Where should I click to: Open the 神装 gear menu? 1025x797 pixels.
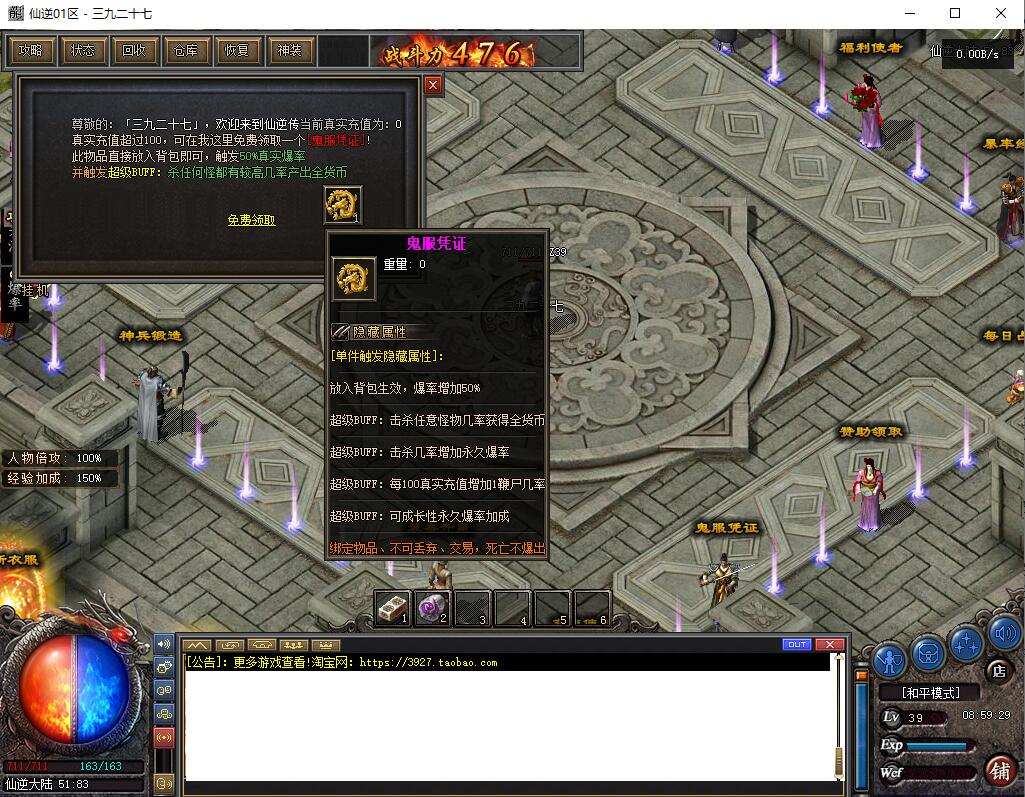click(289, 51)
